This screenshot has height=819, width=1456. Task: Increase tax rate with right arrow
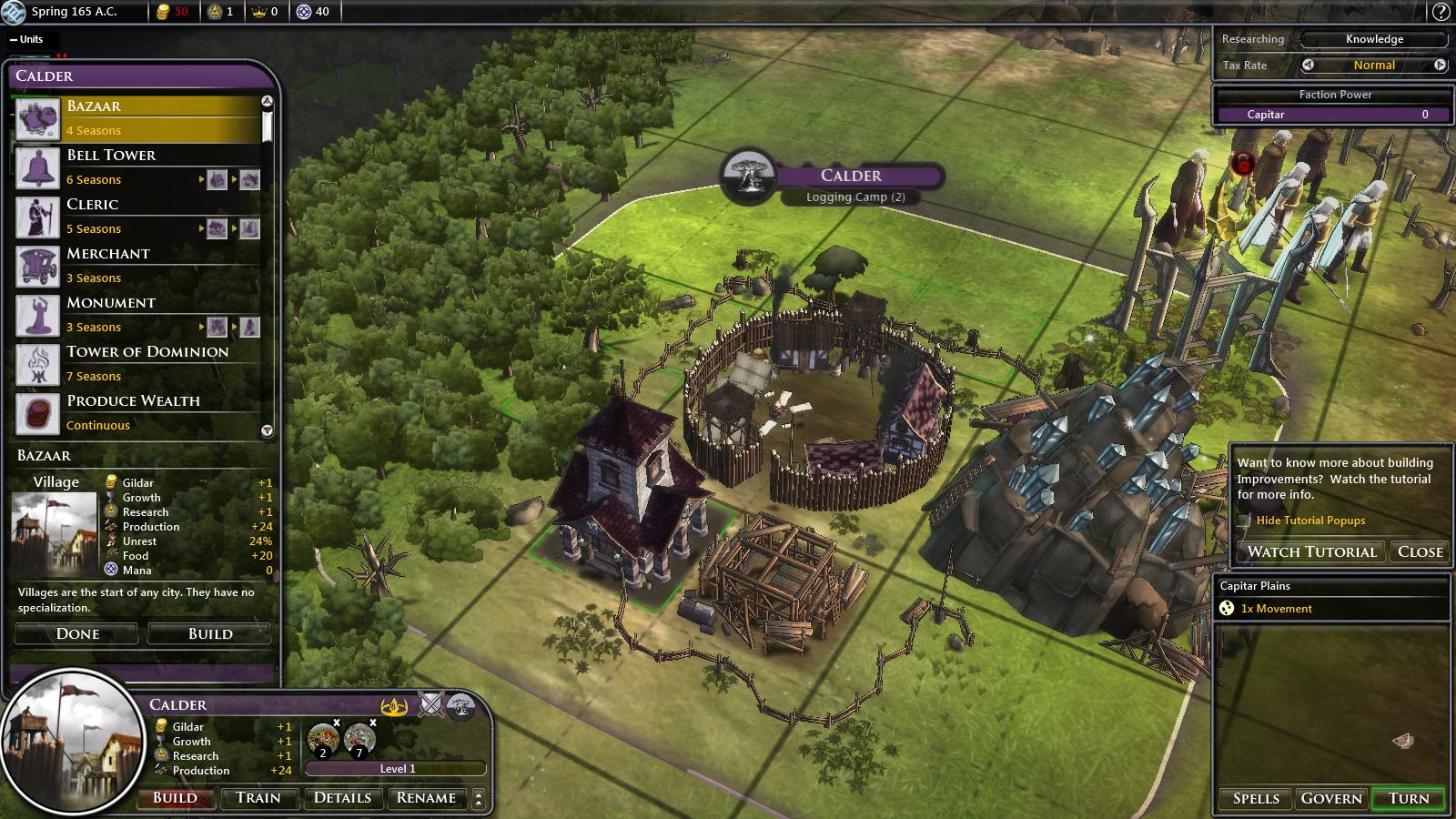1440,65
